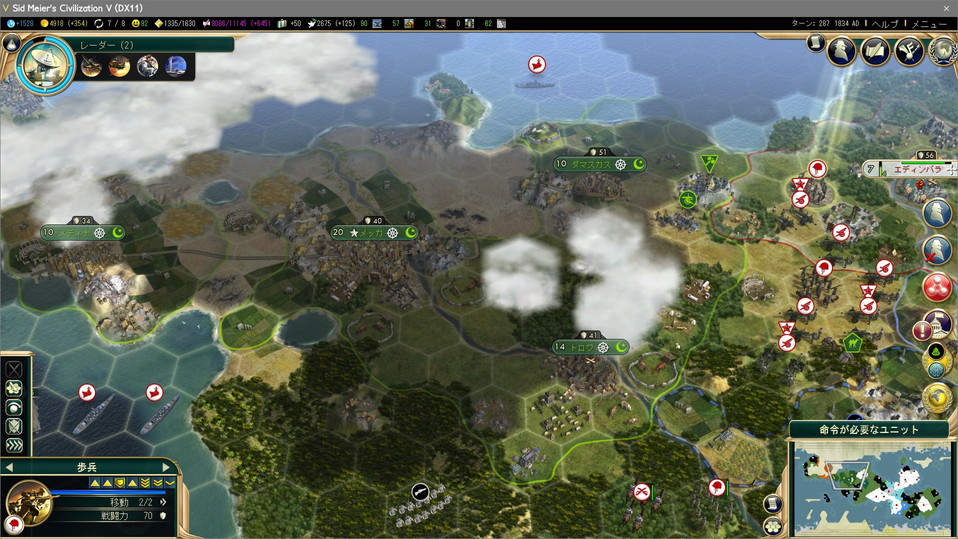
Task: Open the espionage overview spy icon
Action: (x=842, y=49)
